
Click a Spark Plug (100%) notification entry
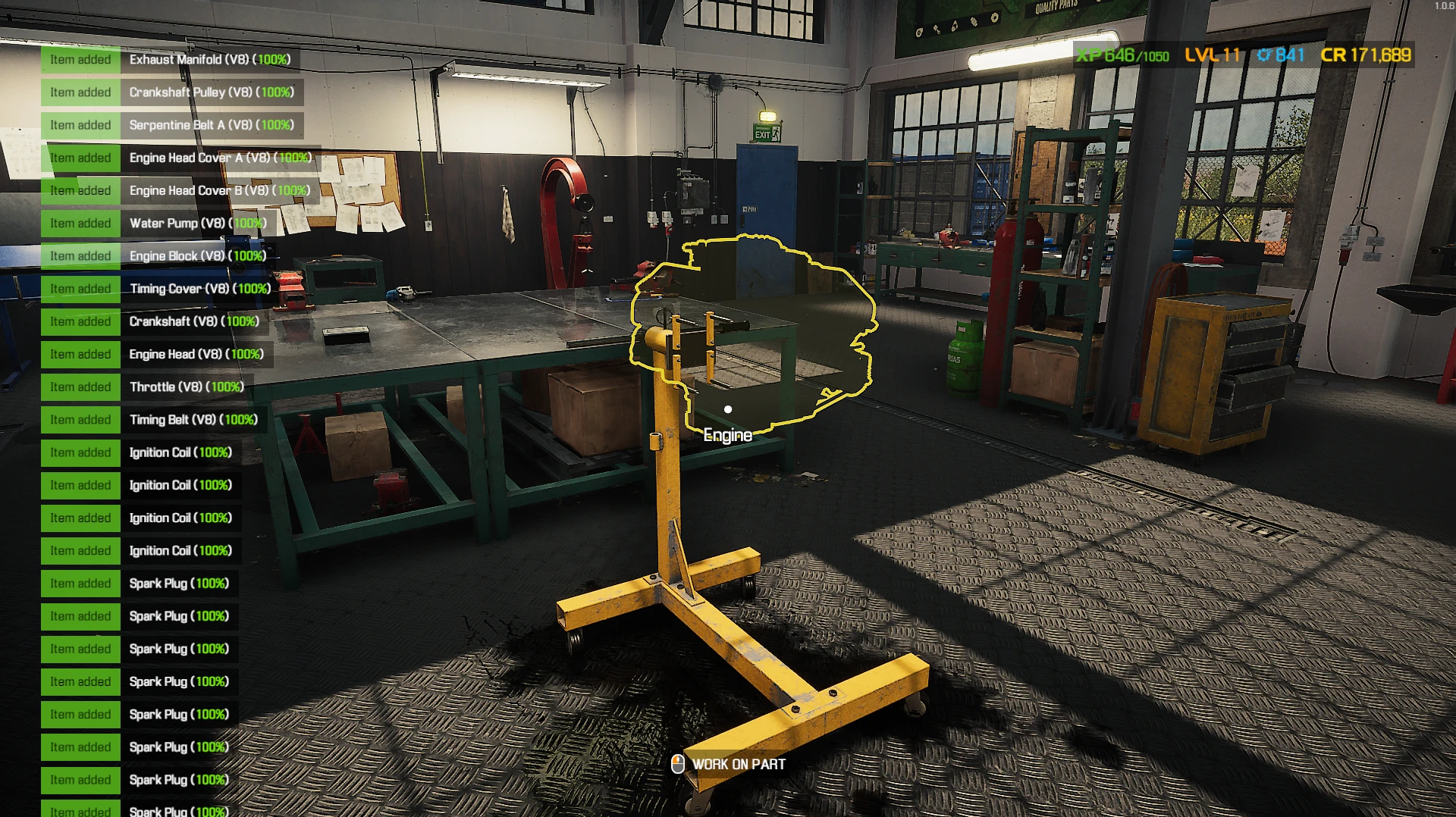[180, 584]
